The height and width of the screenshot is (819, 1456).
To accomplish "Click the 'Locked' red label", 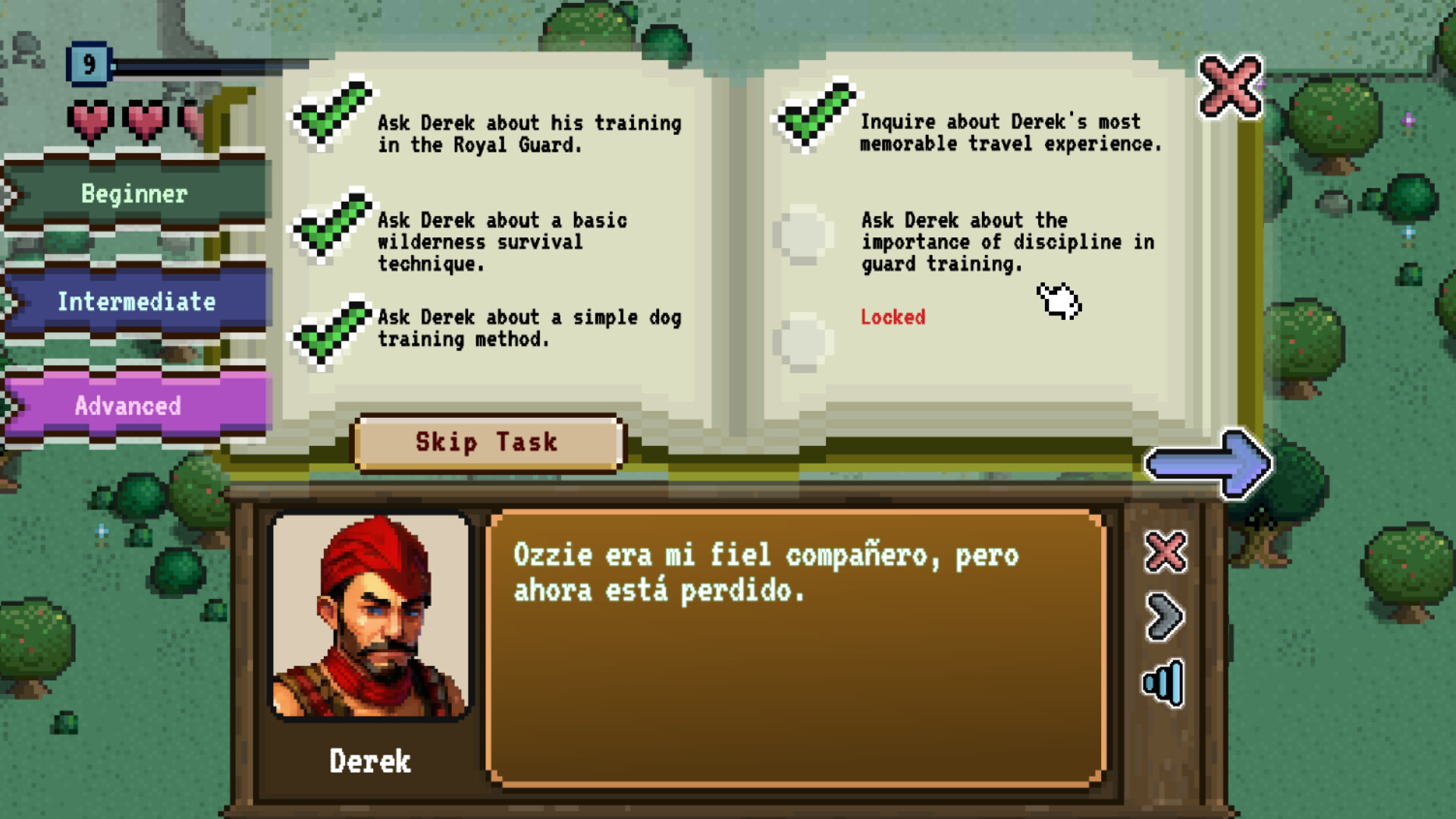I will click(893, 318).
